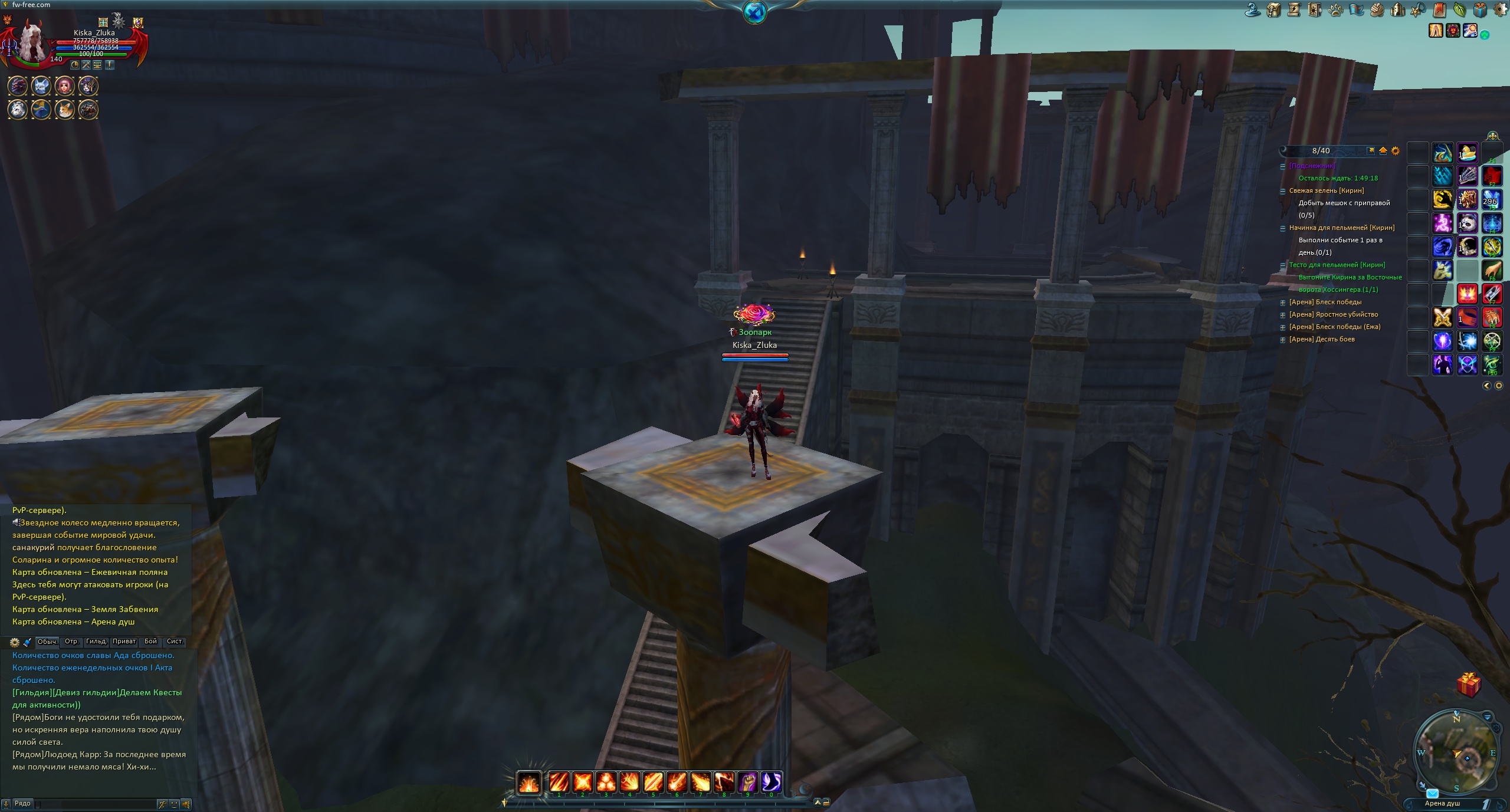
Task: Activate the fire skill in hotbar slot 1
Action: coord(559,782)
